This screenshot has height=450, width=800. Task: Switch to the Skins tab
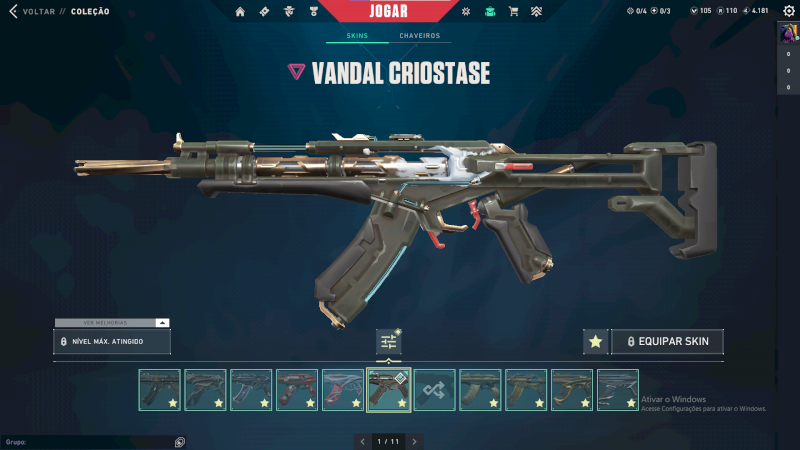(356, 36)
